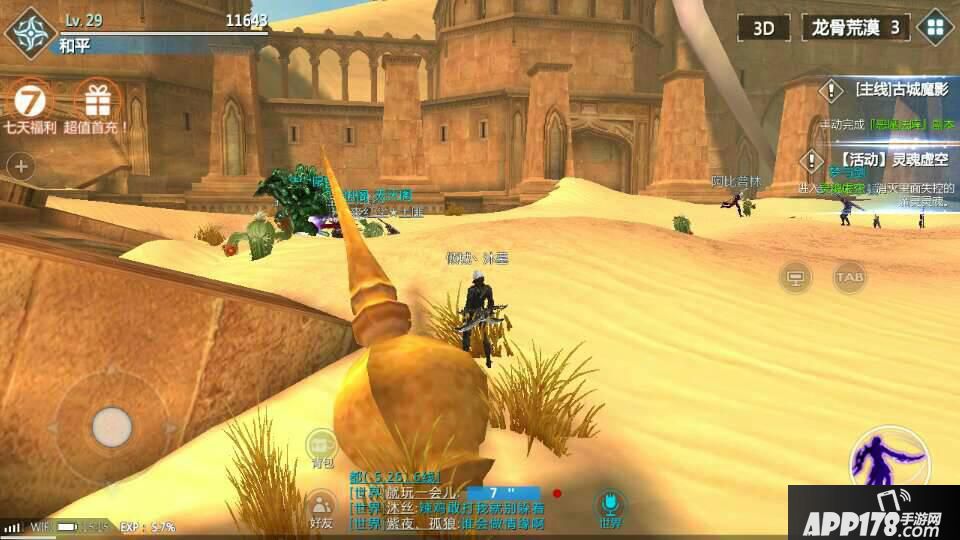Open the 超值首充 gift box offer
The image size is (960, 540).
[97, 100]
